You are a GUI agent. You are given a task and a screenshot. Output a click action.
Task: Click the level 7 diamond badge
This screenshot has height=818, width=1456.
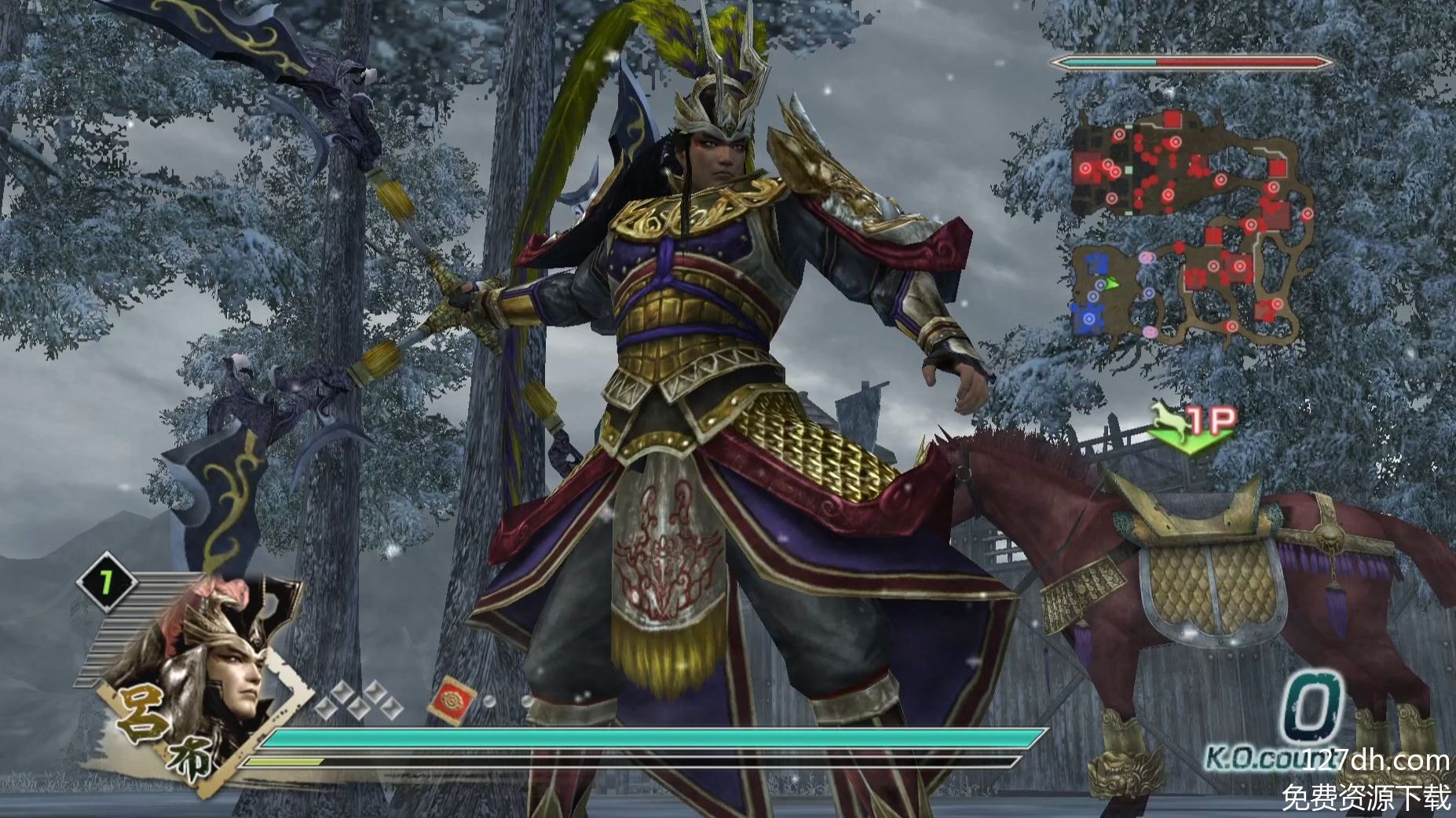pos(106,582)
